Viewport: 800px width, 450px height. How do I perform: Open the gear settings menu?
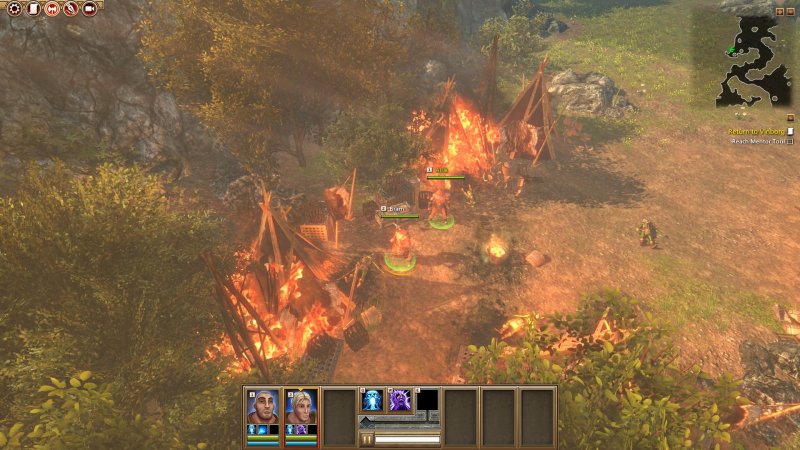(13, 9)
